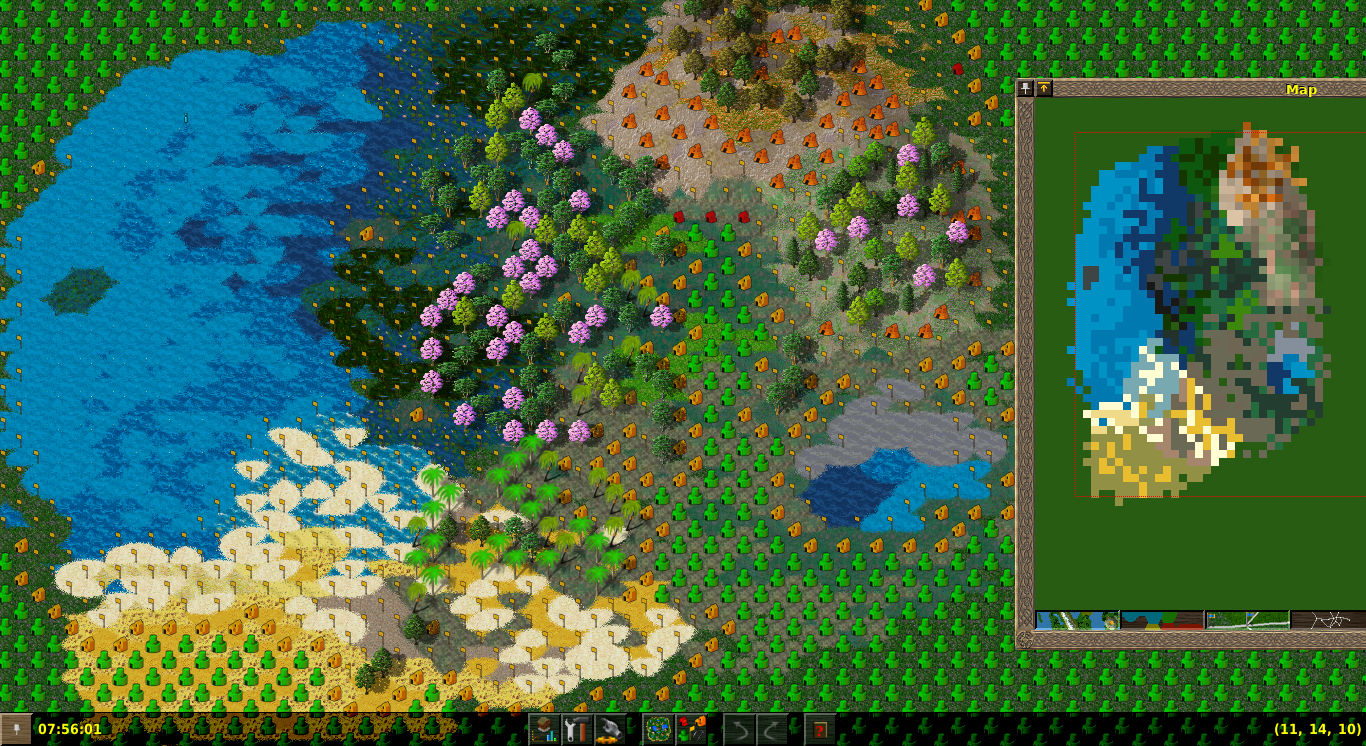
Task: Open the tool size menu
Action: [610, 729]
